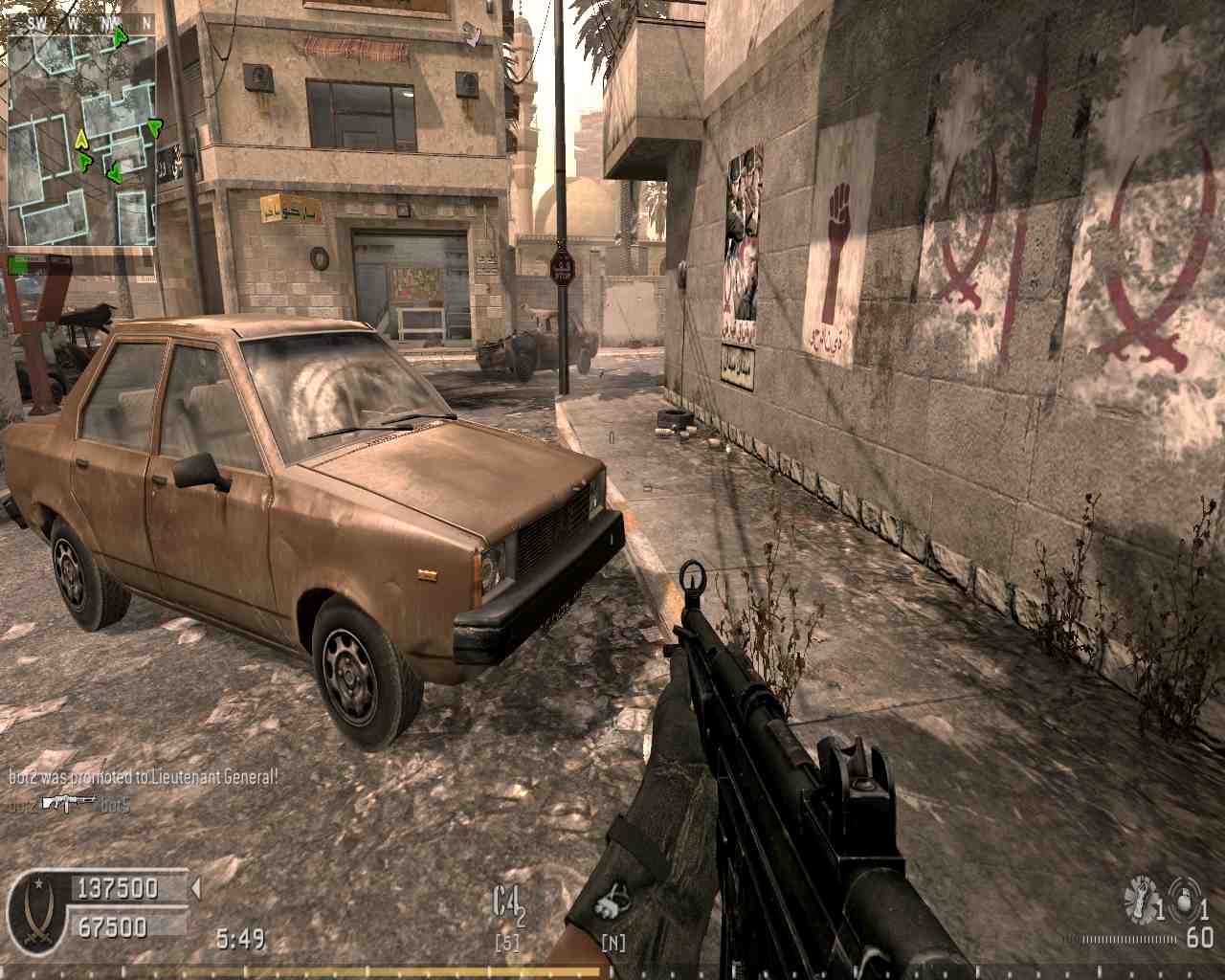Activate the night vision goggles icon
Image resolution: width=1225 pixels, height=980 pixels.
click(x=609, y=905)
